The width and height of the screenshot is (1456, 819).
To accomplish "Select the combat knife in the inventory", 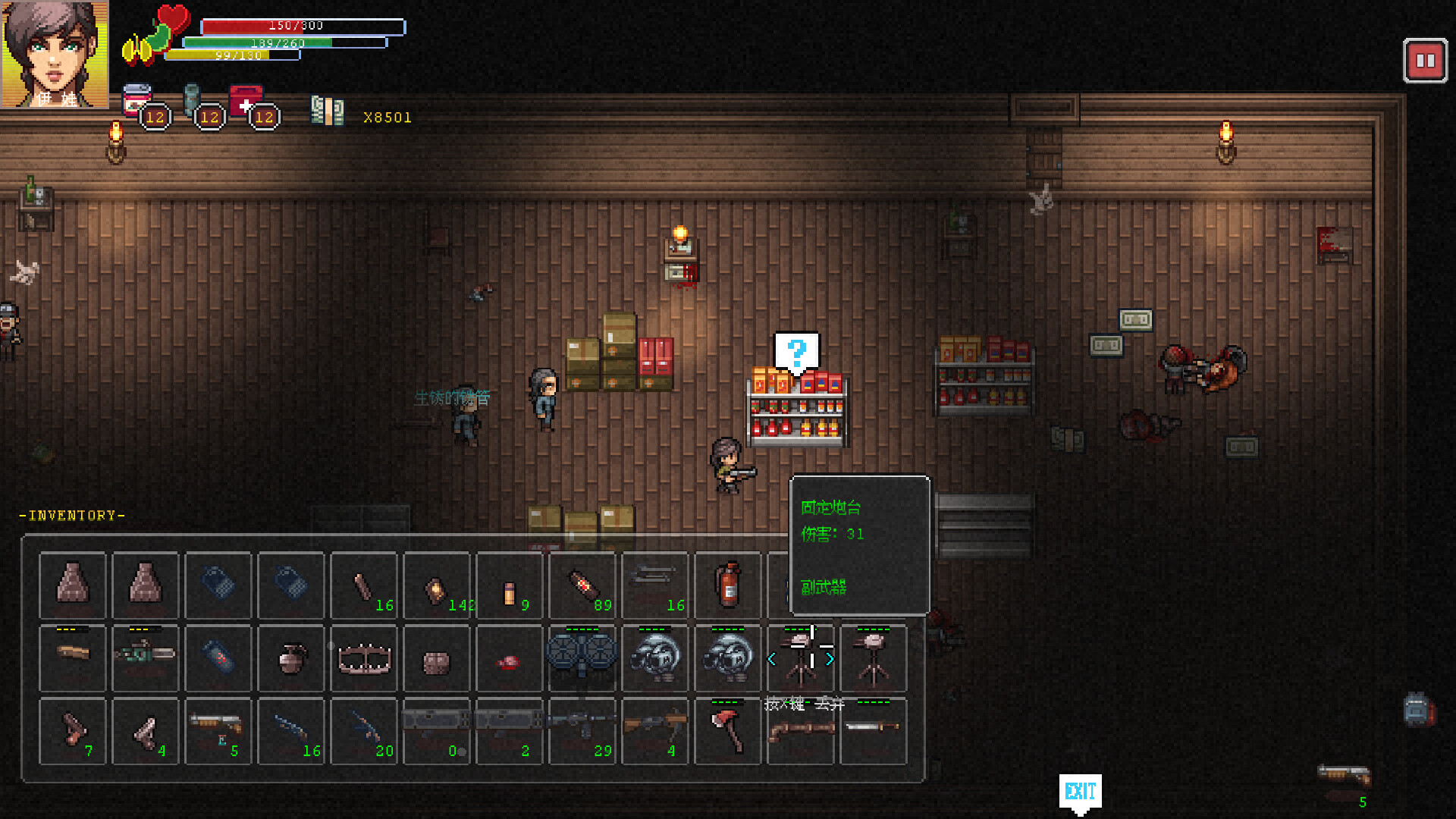I will [x=874, y=730].
